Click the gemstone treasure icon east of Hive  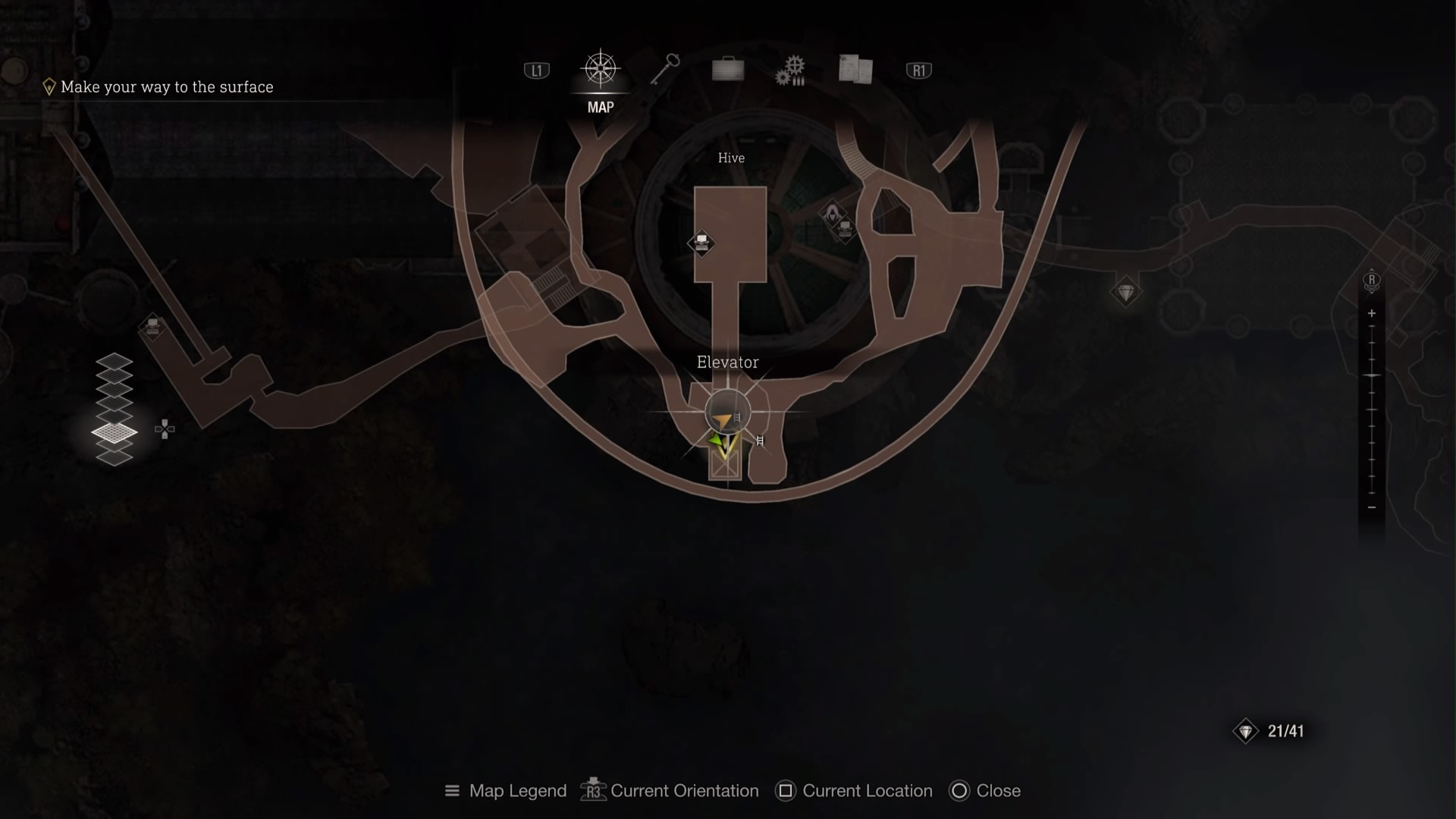tap(1125, 291)
